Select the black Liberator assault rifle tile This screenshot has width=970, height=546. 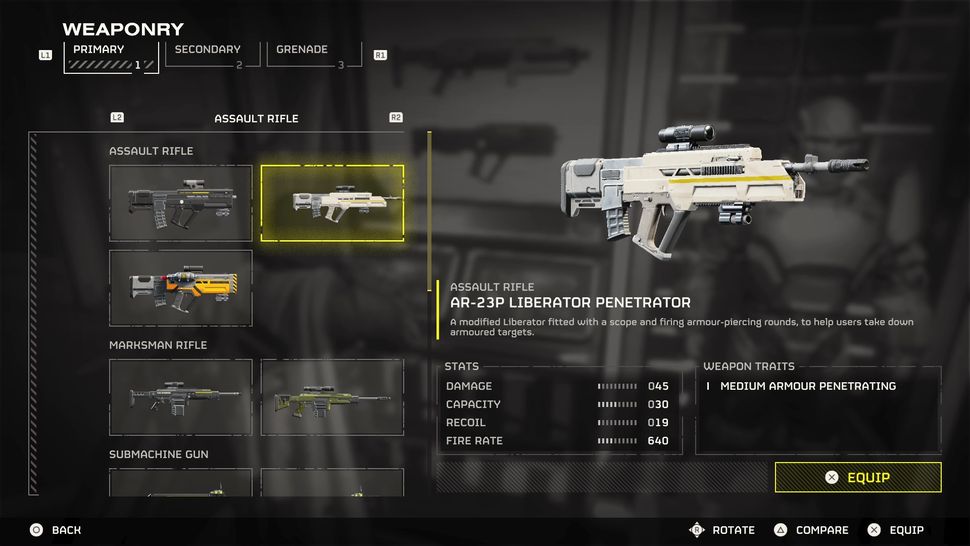click(181, 203)
